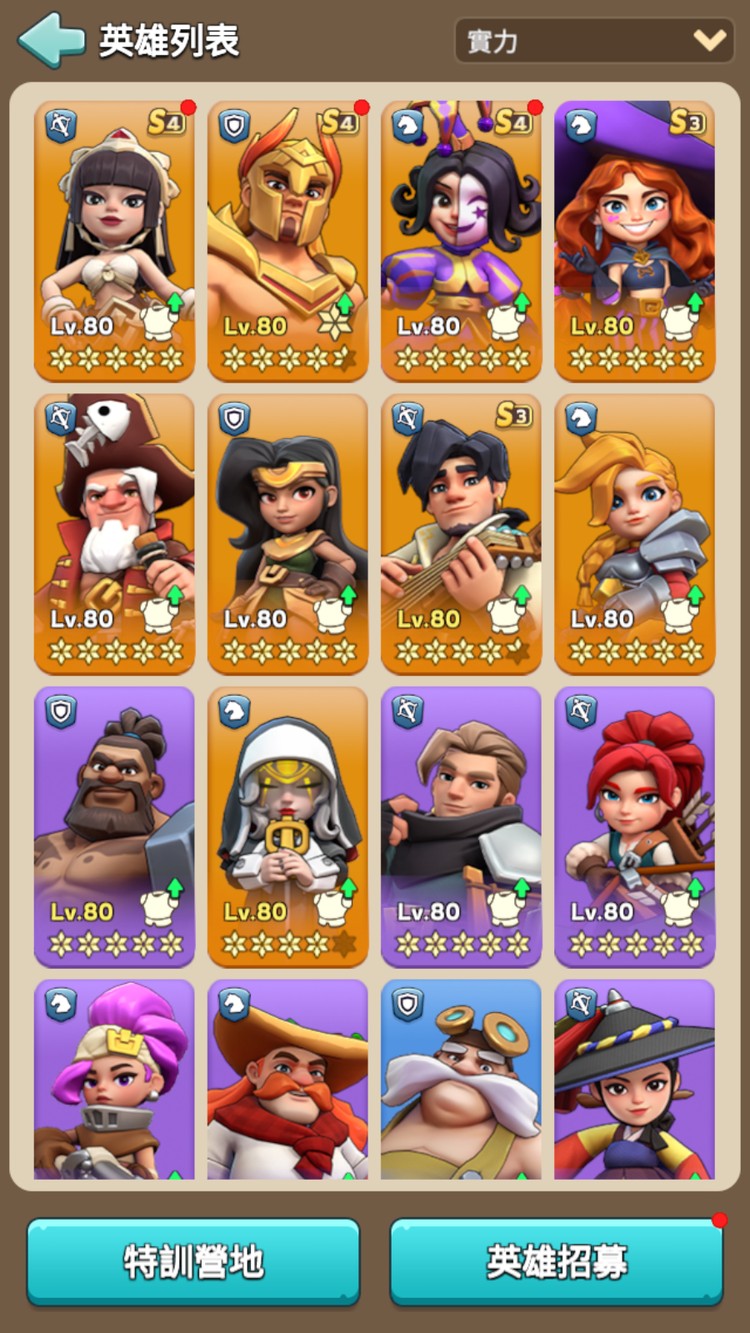
Task: Choose the jester hero with purple hat
Action: tap(461, 240)
